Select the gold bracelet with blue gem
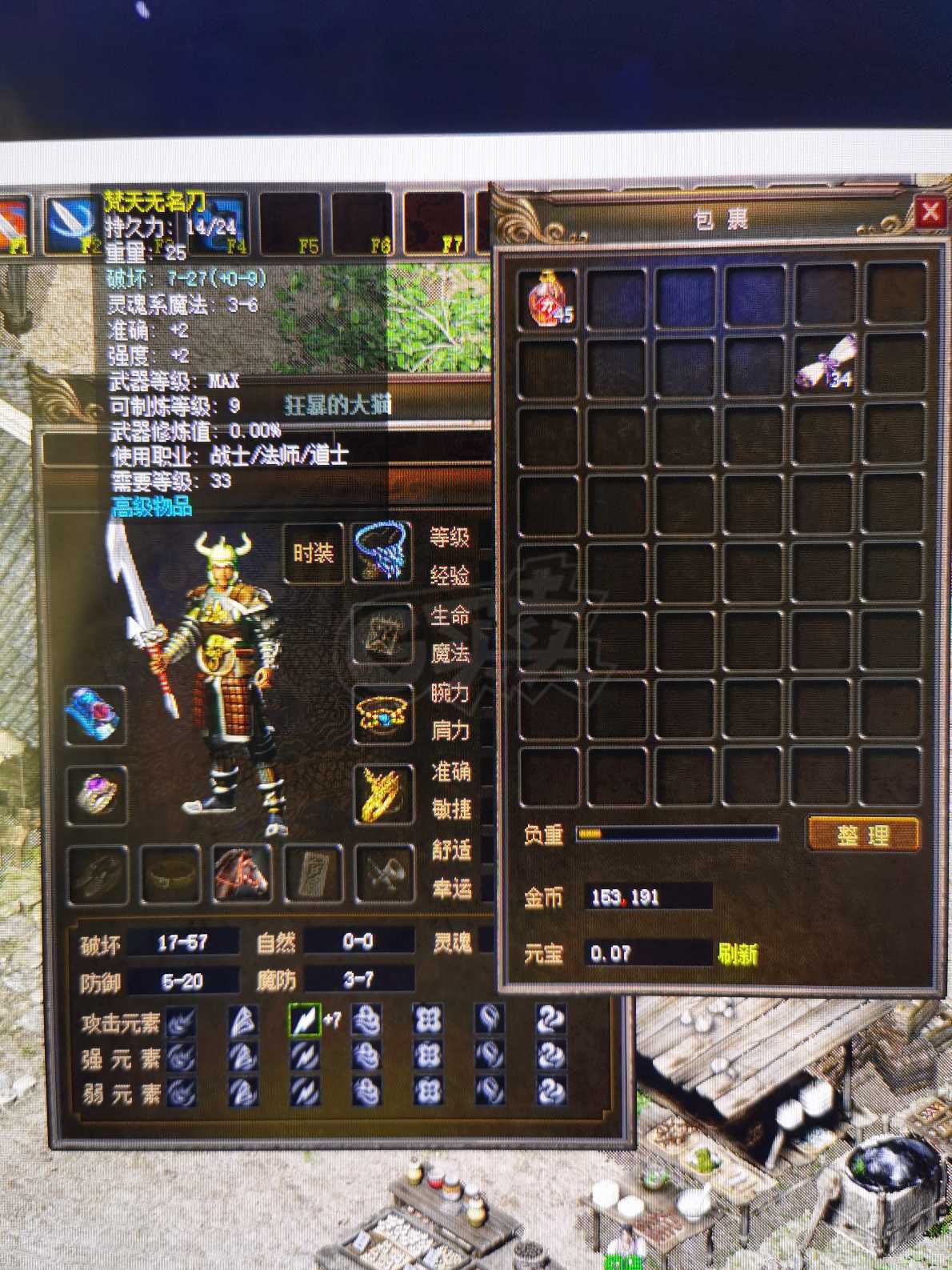The height and width of the screenshot is (1270, 952). click(x=382, y=713)
